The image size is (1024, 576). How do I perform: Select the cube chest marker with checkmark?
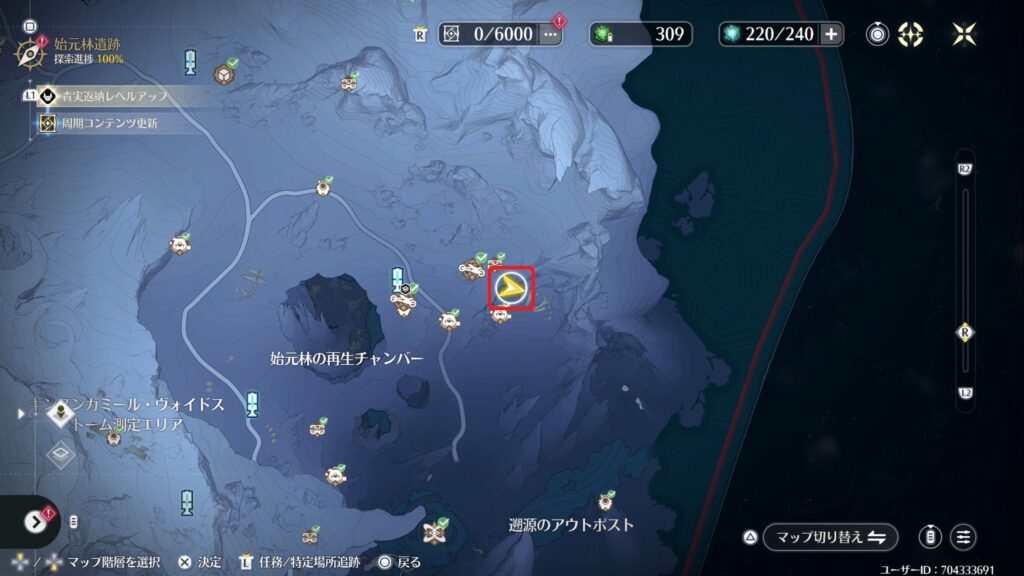pyautogui.click(x=224, y=73)
